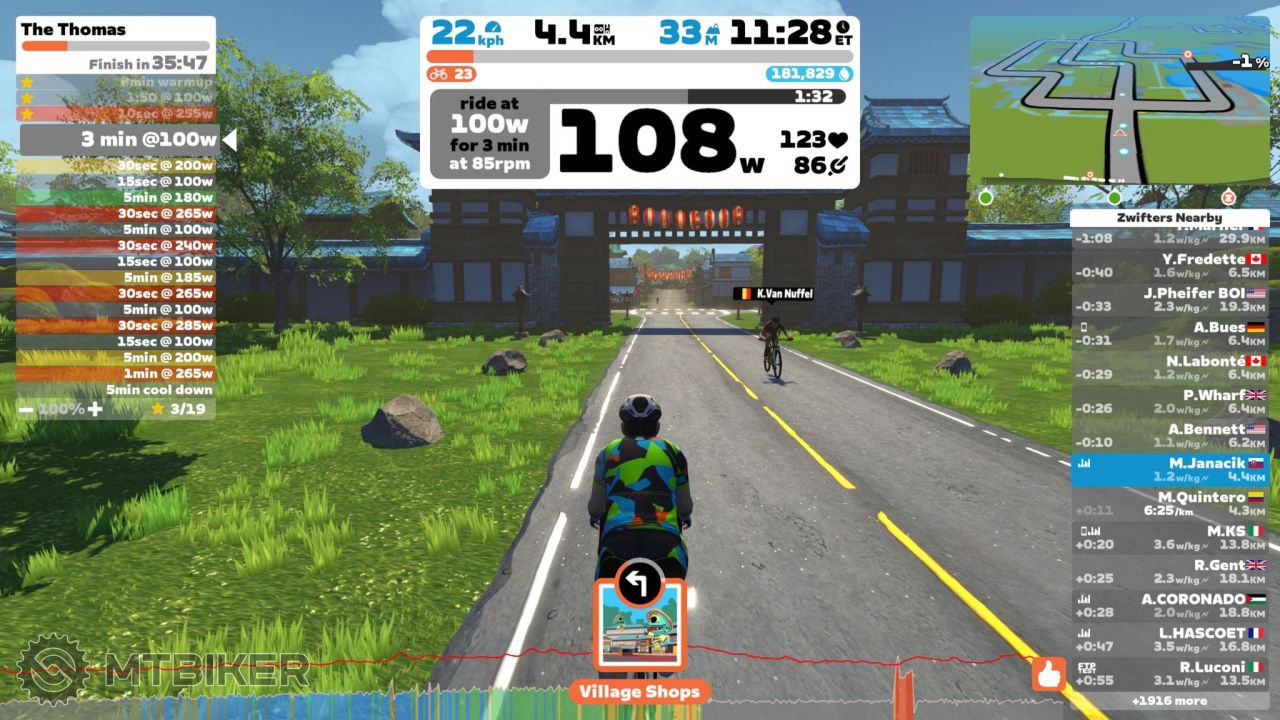Expand the "+1916 more" riders entry
The image size is (1280, 720).
[x=1169, y=701]
